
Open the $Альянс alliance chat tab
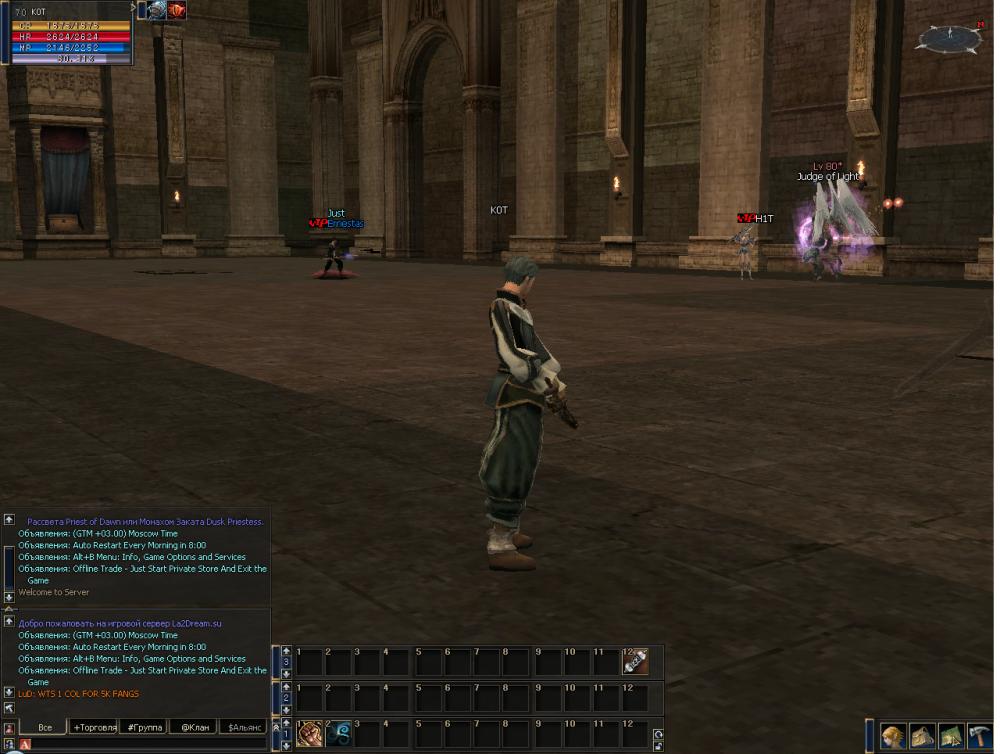click(x=245, y=727)
